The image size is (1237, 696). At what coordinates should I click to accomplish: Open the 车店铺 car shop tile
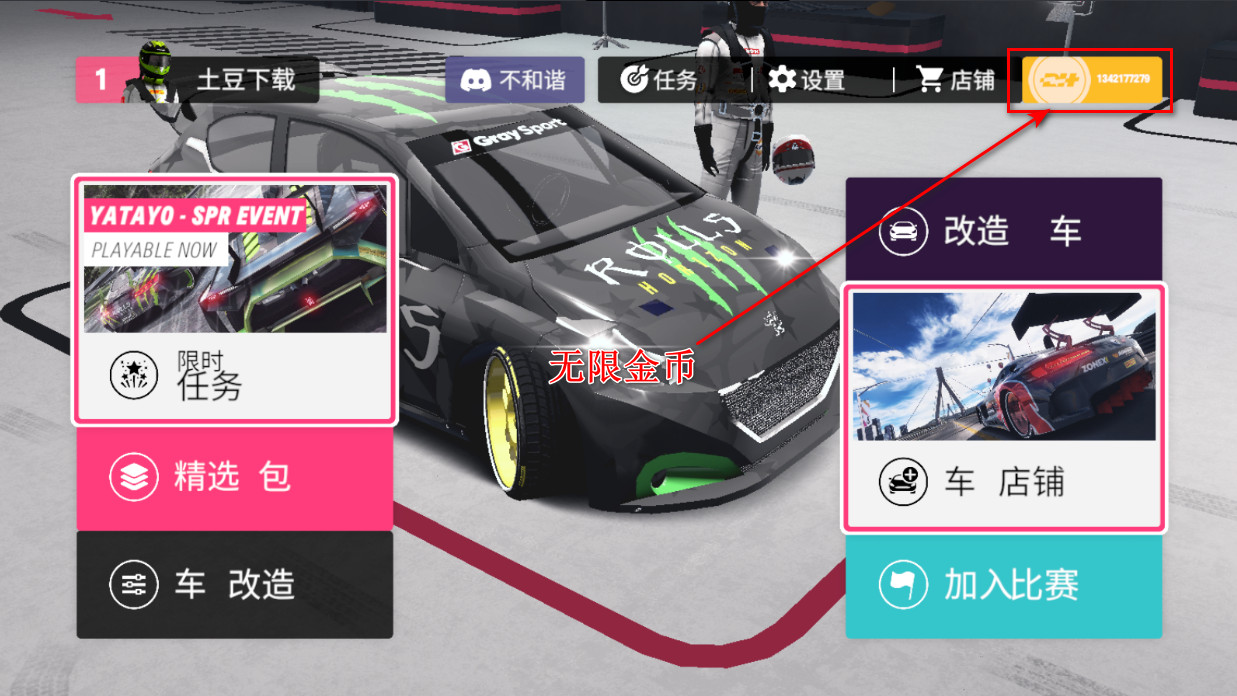point(1004,408)
